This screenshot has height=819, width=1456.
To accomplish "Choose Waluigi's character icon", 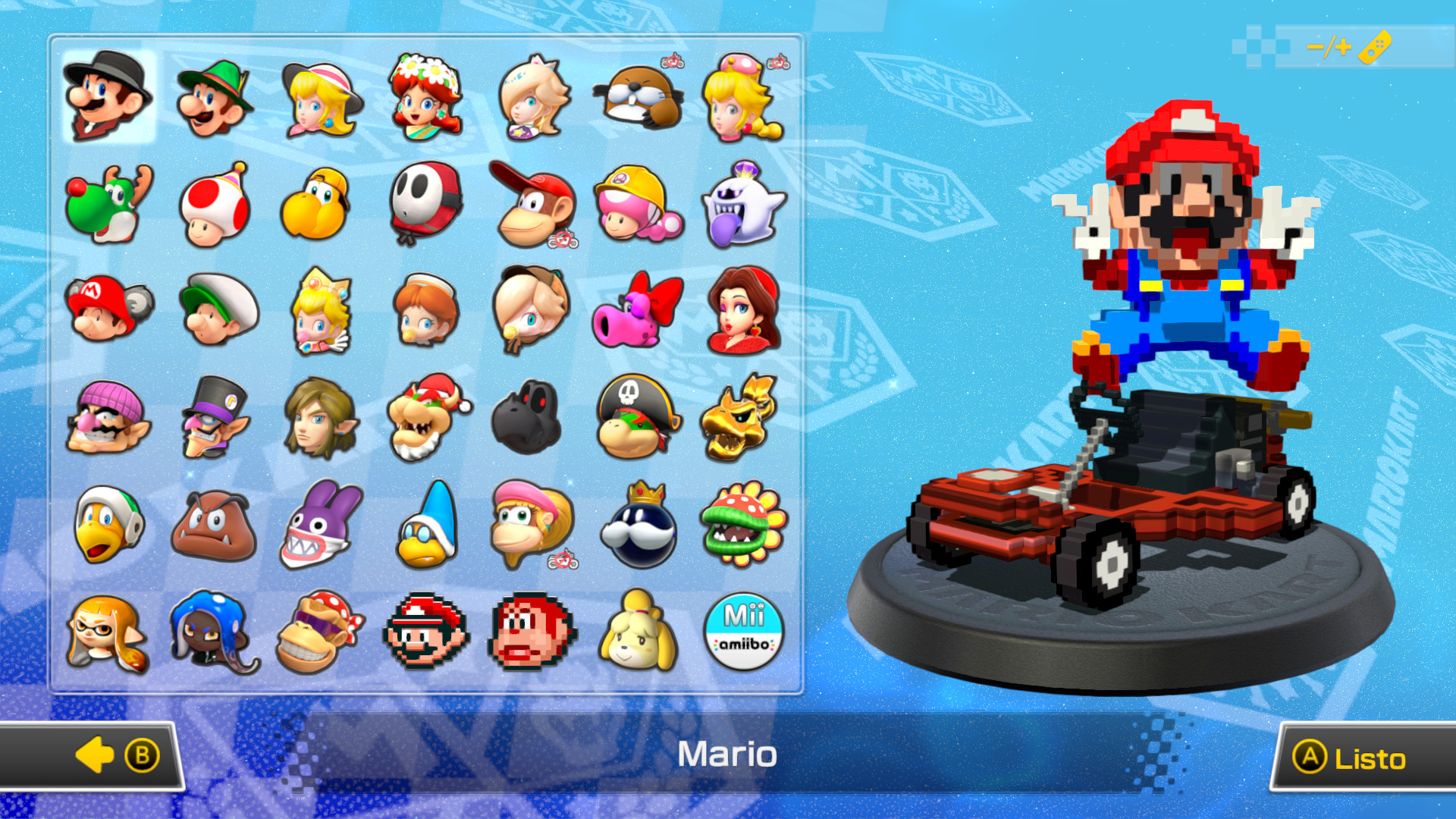I will (x=213, y=418).
